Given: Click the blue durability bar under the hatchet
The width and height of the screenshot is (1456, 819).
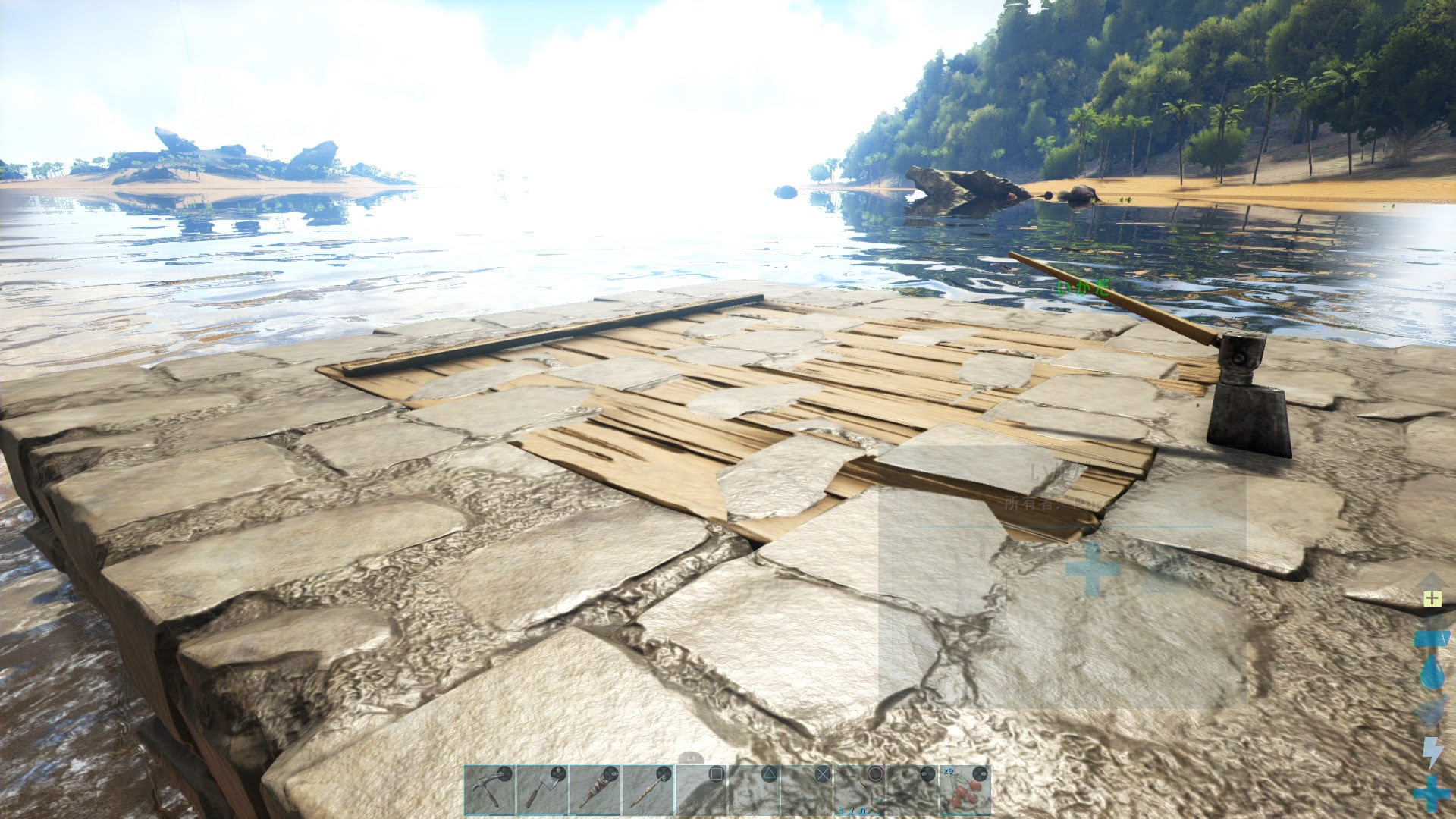Looking at the screenshot, I should [x=542, y=814].
